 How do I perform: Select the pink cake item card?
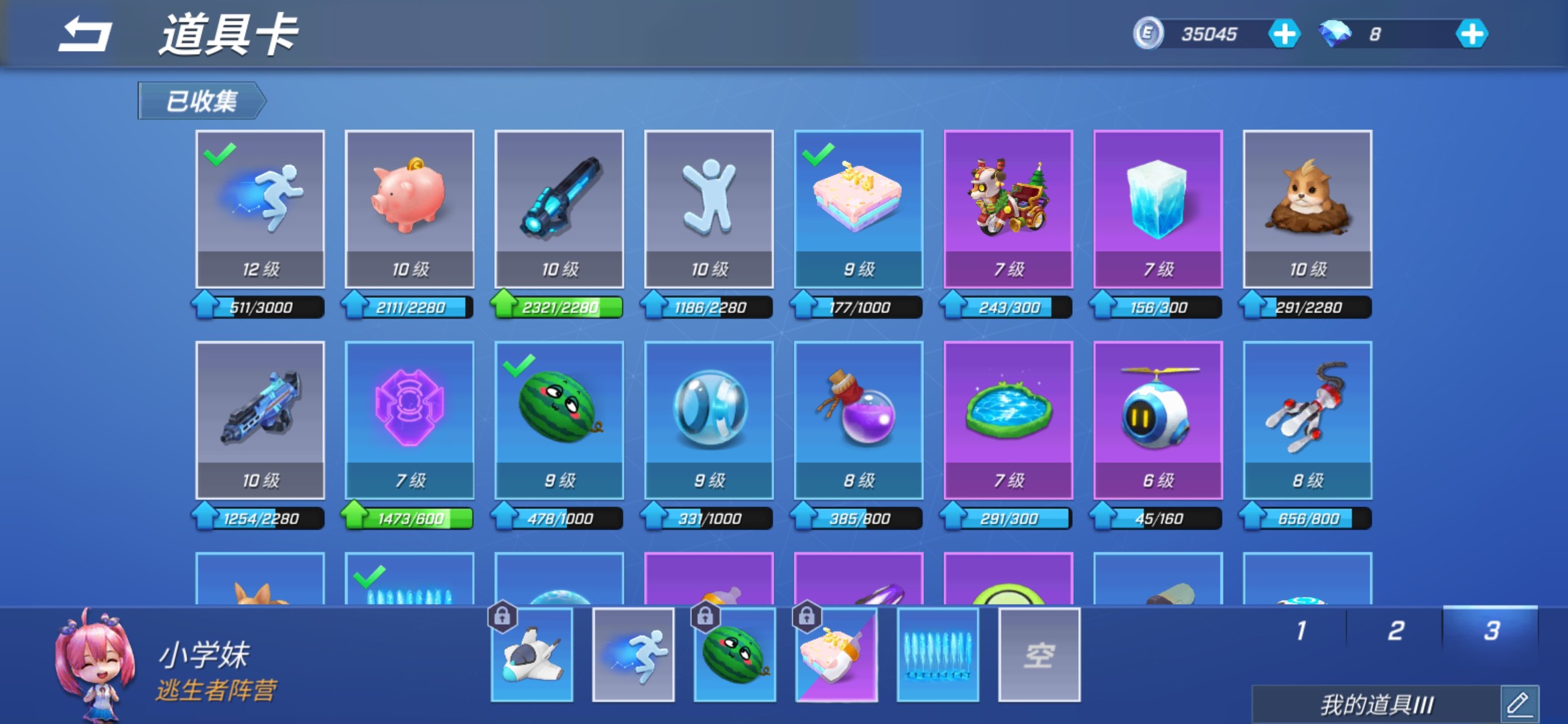tap(858, 208)
